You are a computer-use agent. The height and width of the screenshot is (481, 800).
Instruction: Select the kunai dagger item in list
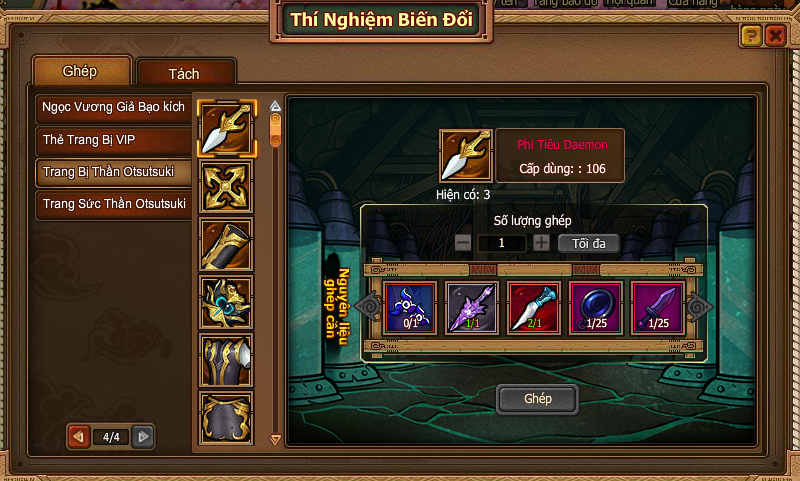click(x=226, y=129)
